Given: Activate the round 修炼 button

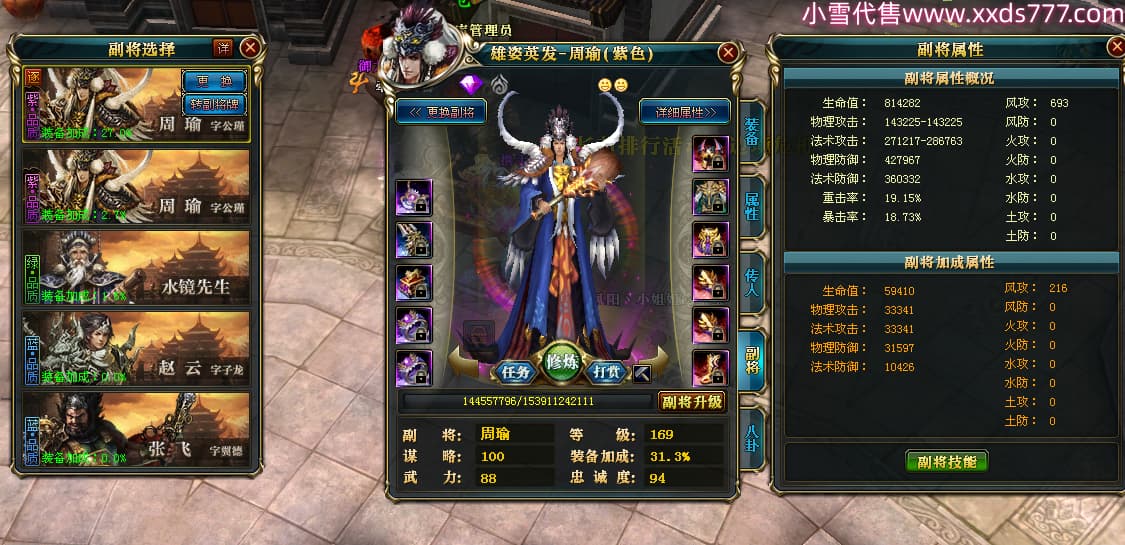Looking at the screenshot, I should (x=563, y=363).
